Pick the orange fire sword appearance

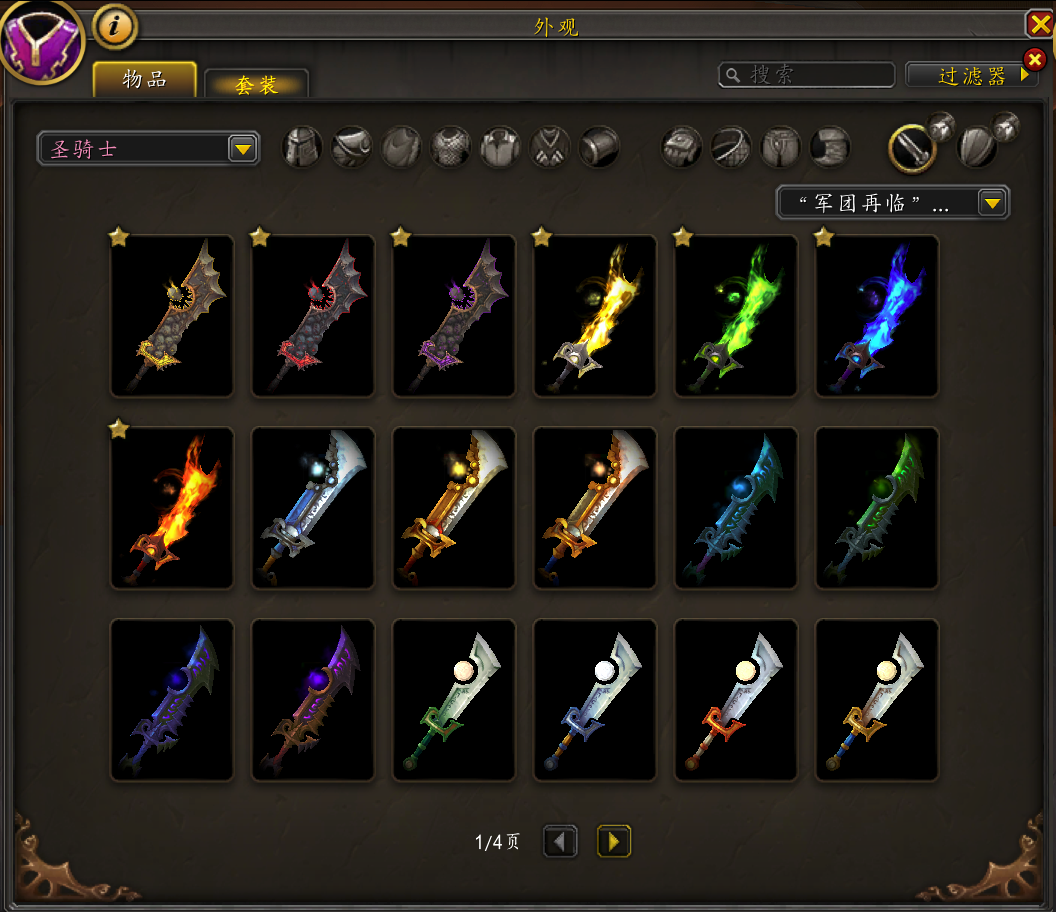pyautogui.click(x=172, y=508)
